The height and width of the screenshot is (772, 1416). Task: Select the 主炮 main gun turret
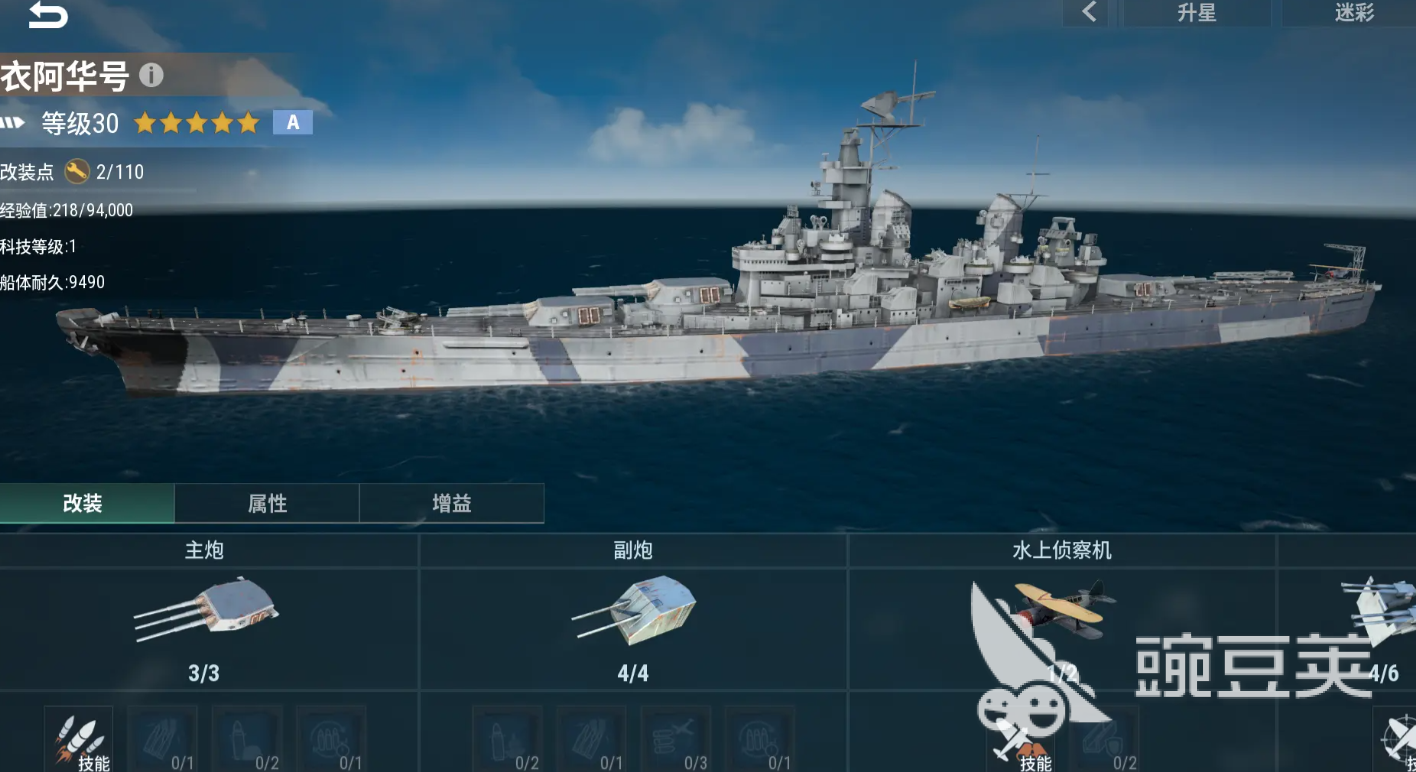206,609
